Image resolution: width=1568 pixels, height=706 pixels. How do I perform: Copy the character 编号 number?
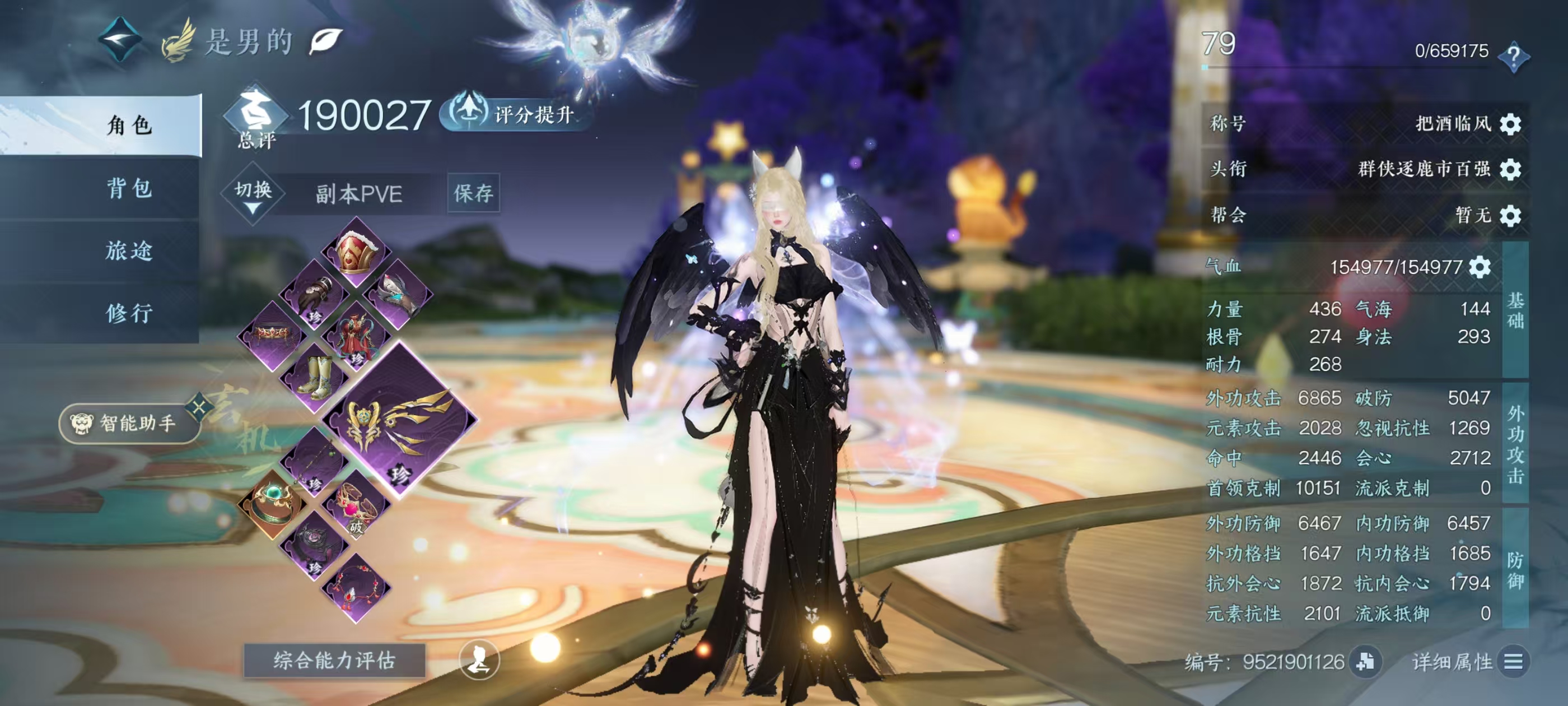(x=1365, y=662)
